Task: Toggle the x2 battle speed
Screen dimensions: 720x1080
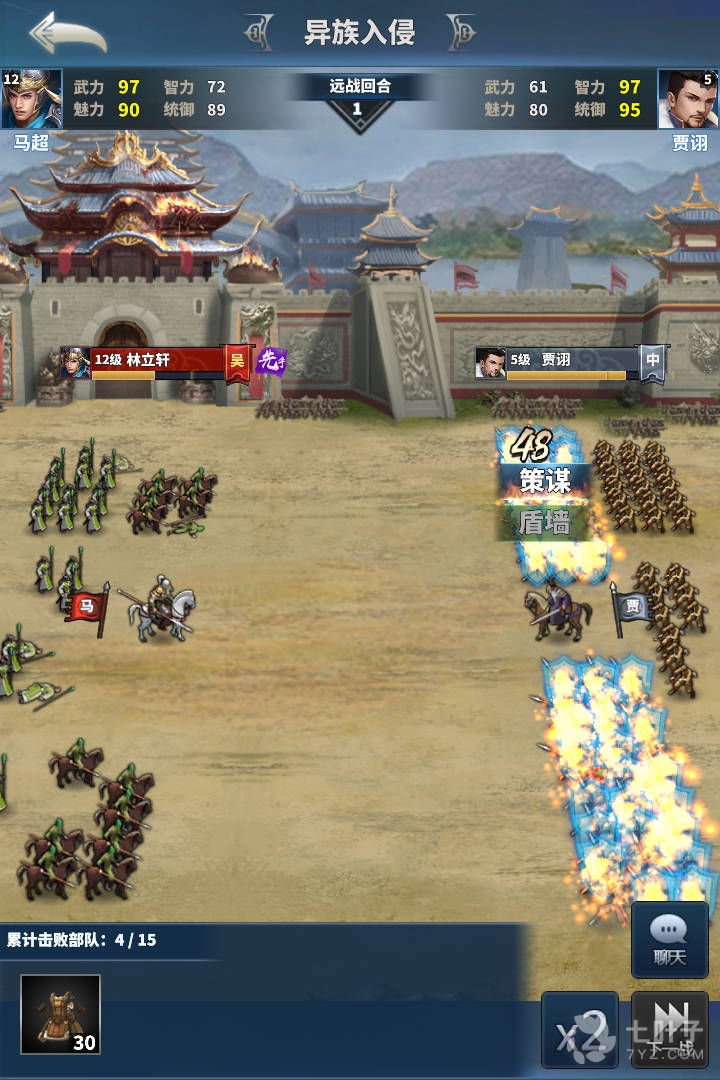Action: click(580, 1029)
